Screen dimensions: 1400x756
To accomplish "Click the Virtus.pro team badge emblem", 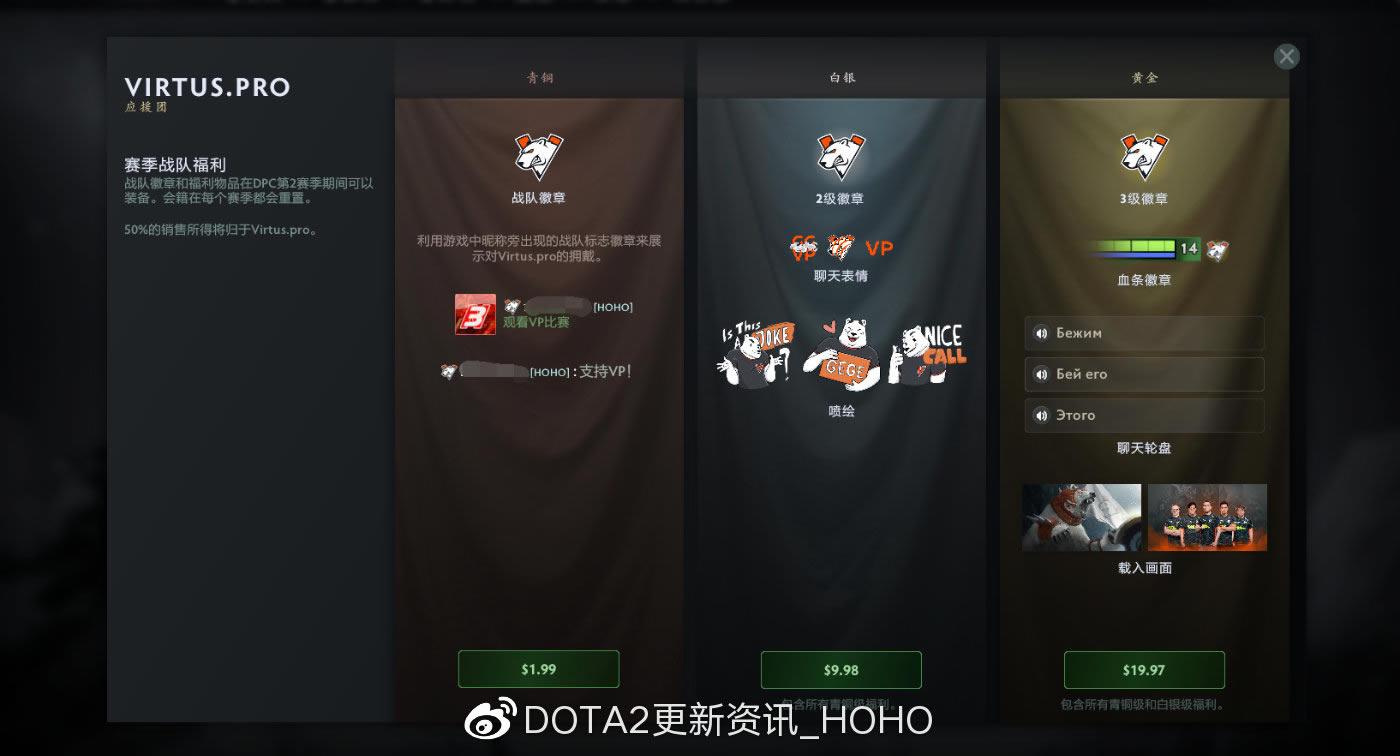I will [539, 155].
